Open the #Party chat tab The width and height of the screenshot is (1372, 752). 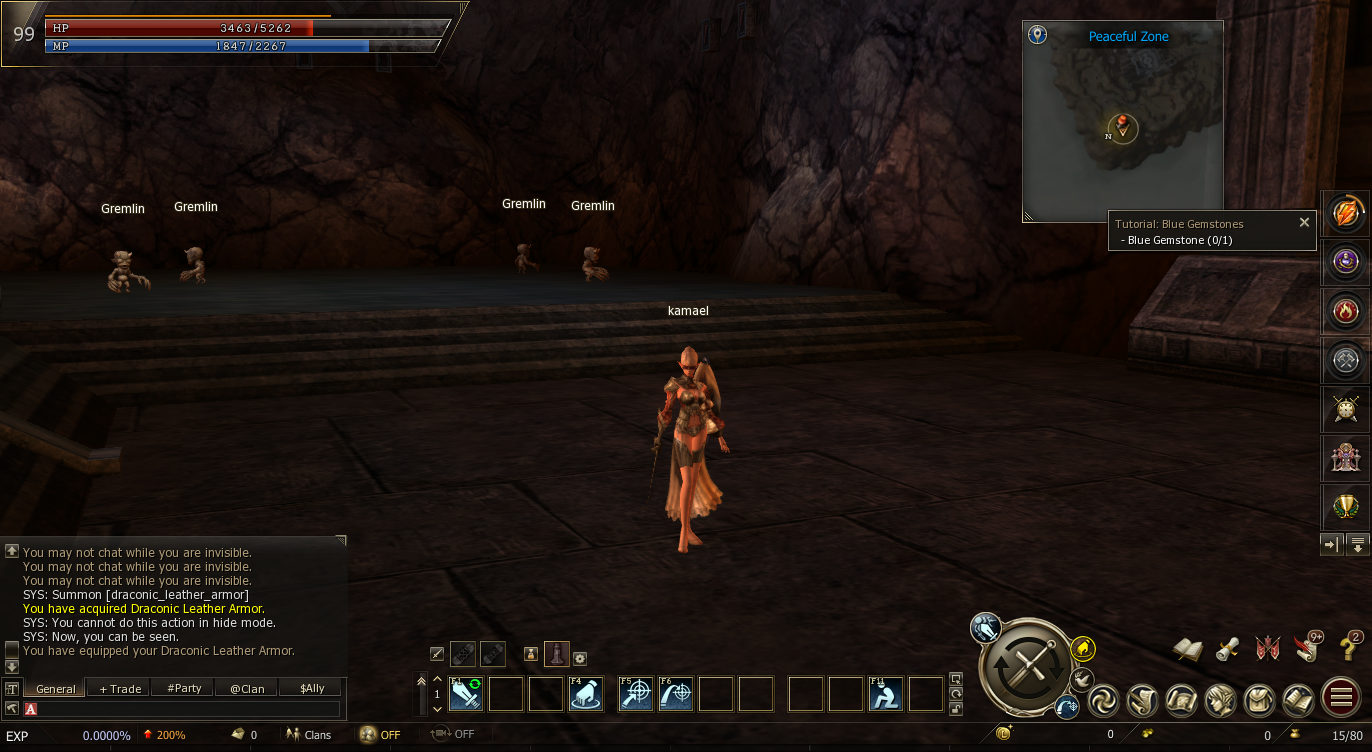[184, 688]
